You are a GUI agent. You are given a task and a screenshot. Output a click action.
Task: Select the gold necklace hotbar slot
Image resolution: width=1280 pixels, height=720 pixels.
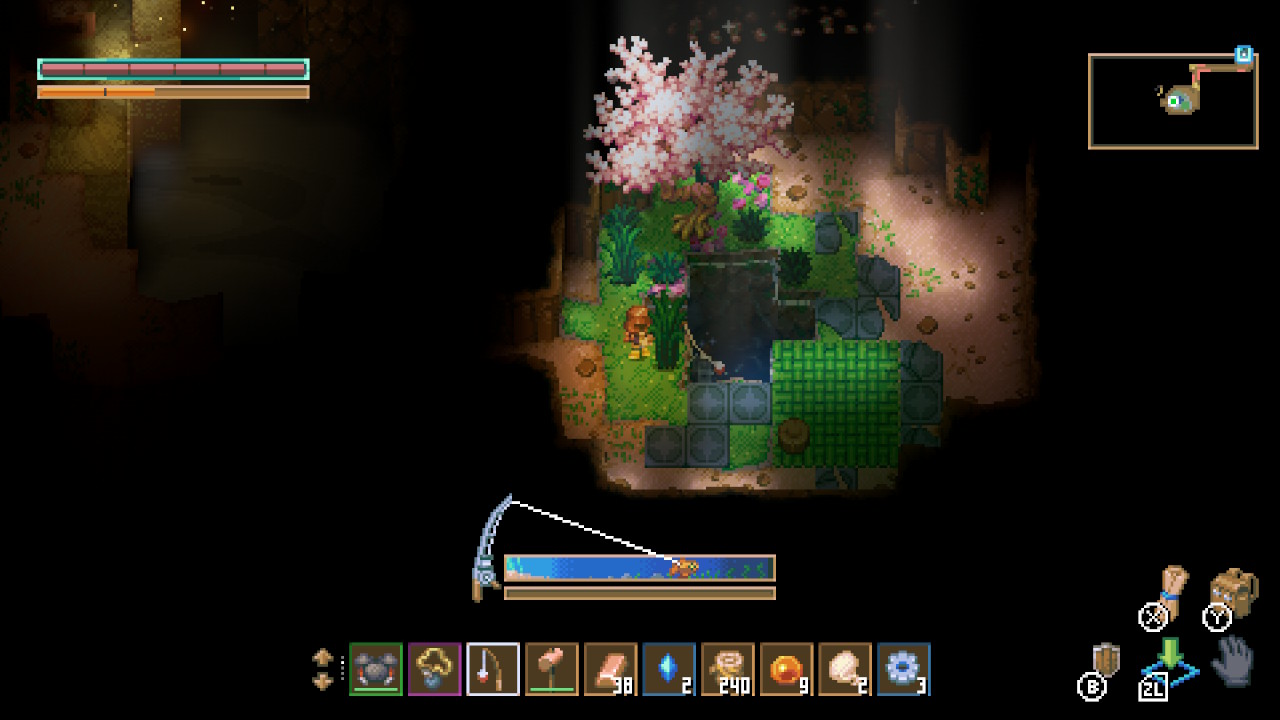tap(435, 669)
